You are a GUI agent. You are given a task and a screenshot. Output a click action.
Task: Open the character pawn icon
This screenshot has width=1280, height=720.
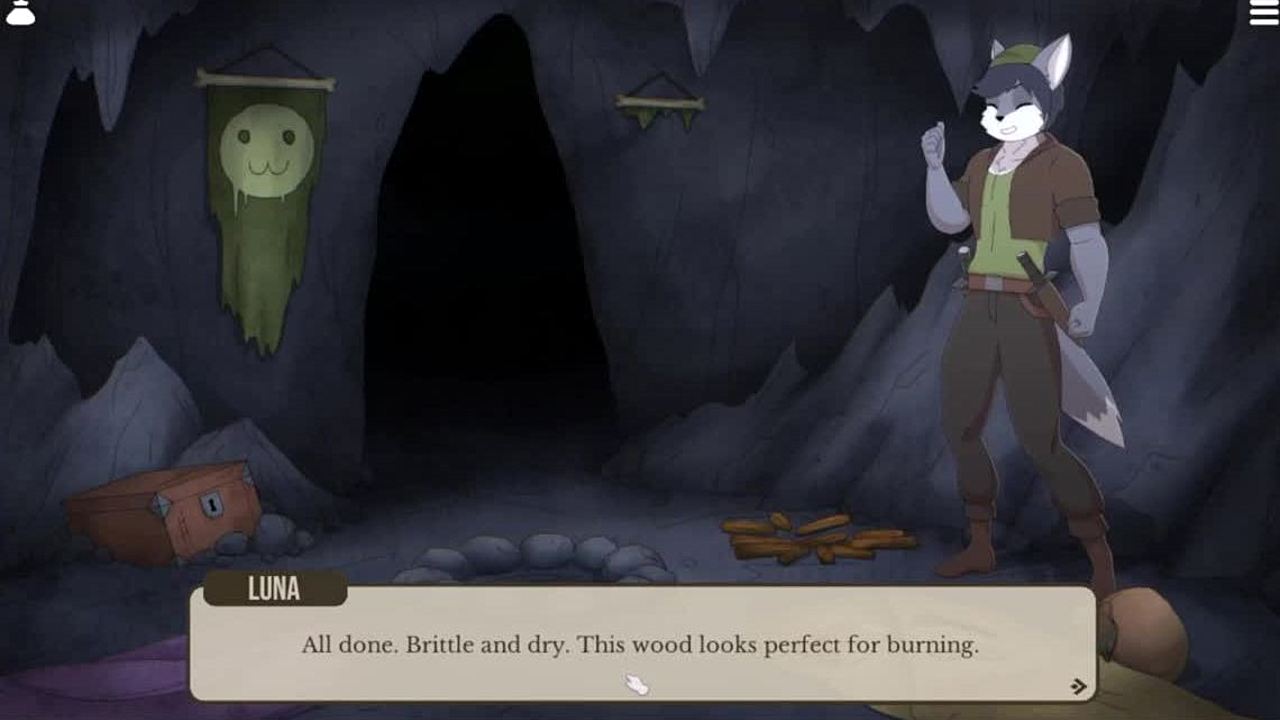point(20,11)
